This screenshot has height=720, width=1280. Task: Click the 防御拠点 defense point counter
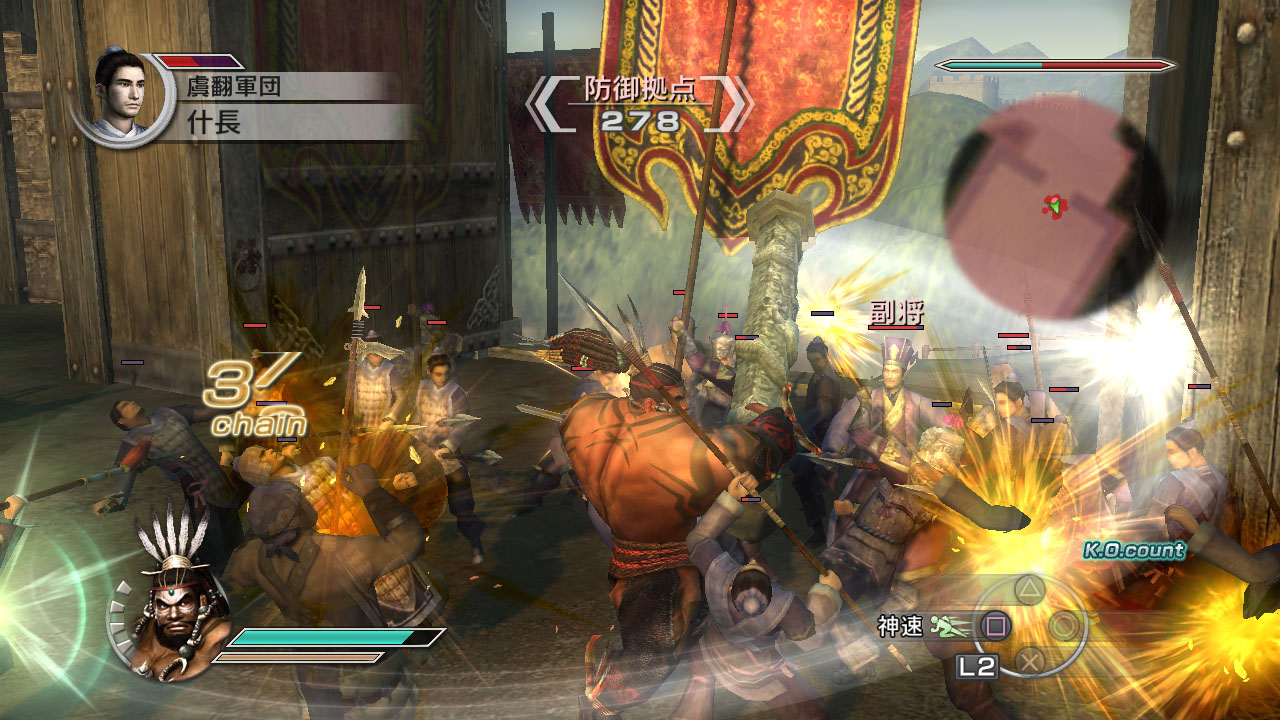pyautogui.click(x=642, y=88)
